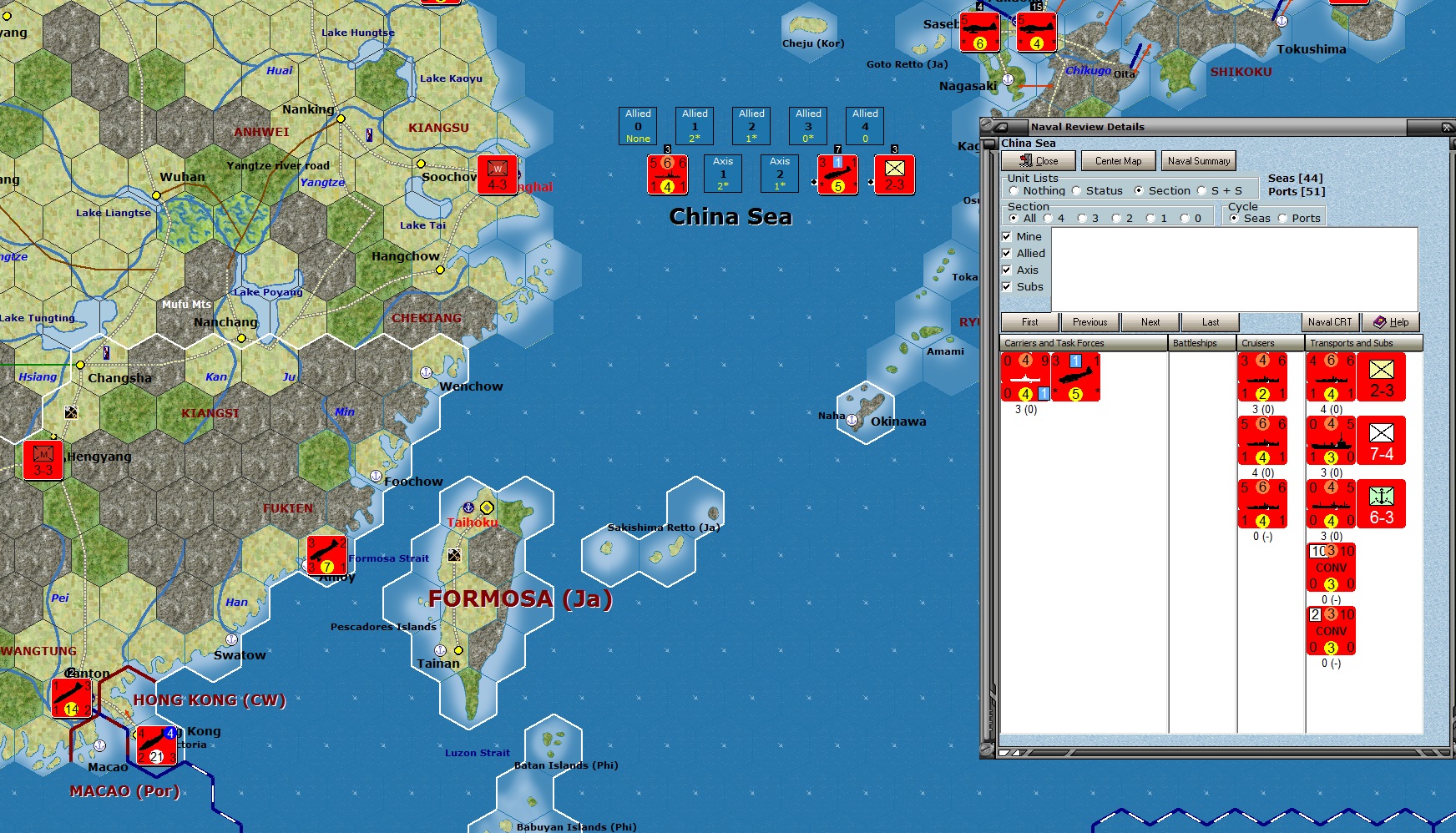This screenshot has height=833, width=1456.
Task: Select the Status option under Unit Lists
Action: (x=1075, y=190)
